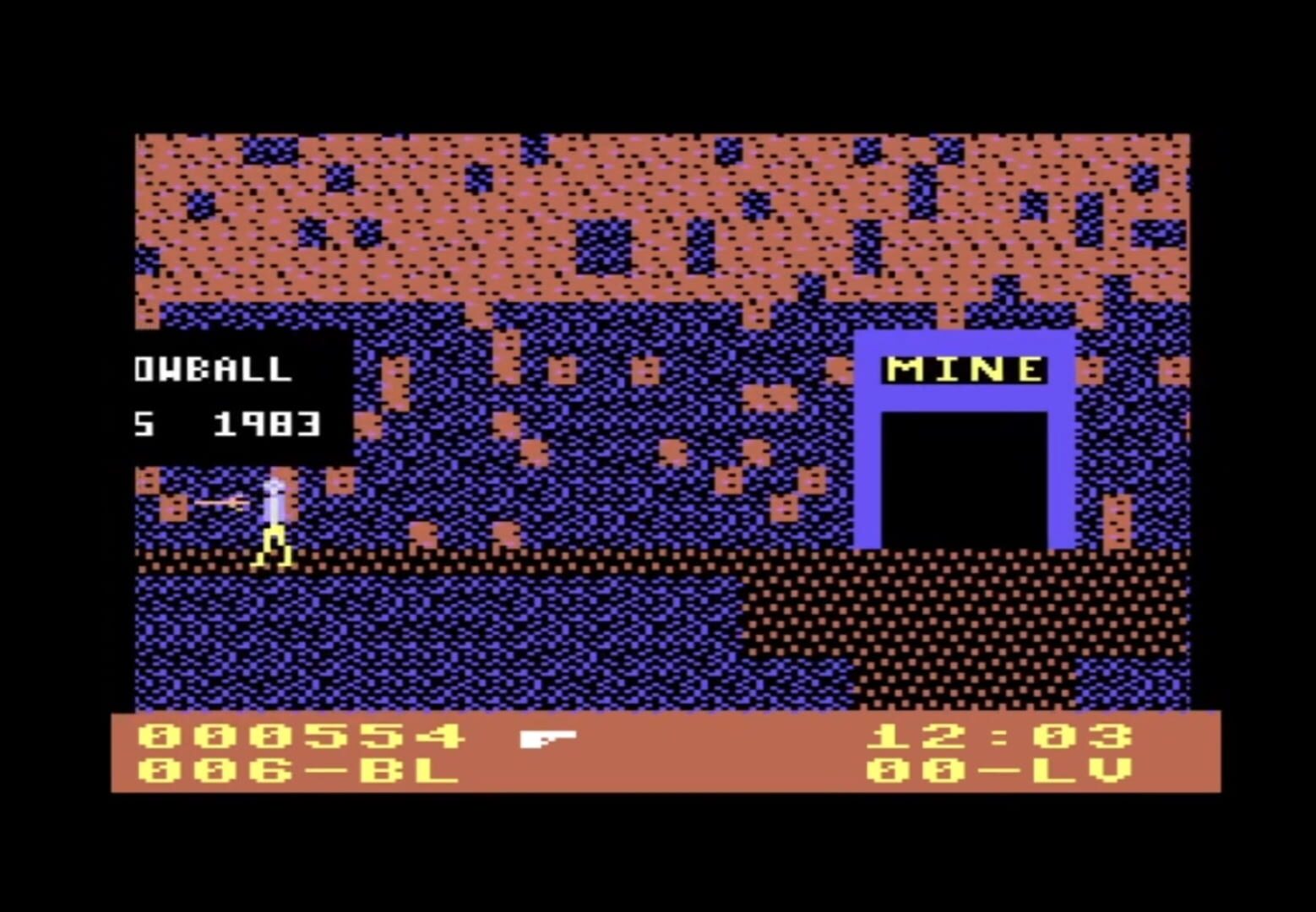
Task: Click the pistol icon in the status bar
Action: point(546,738)
